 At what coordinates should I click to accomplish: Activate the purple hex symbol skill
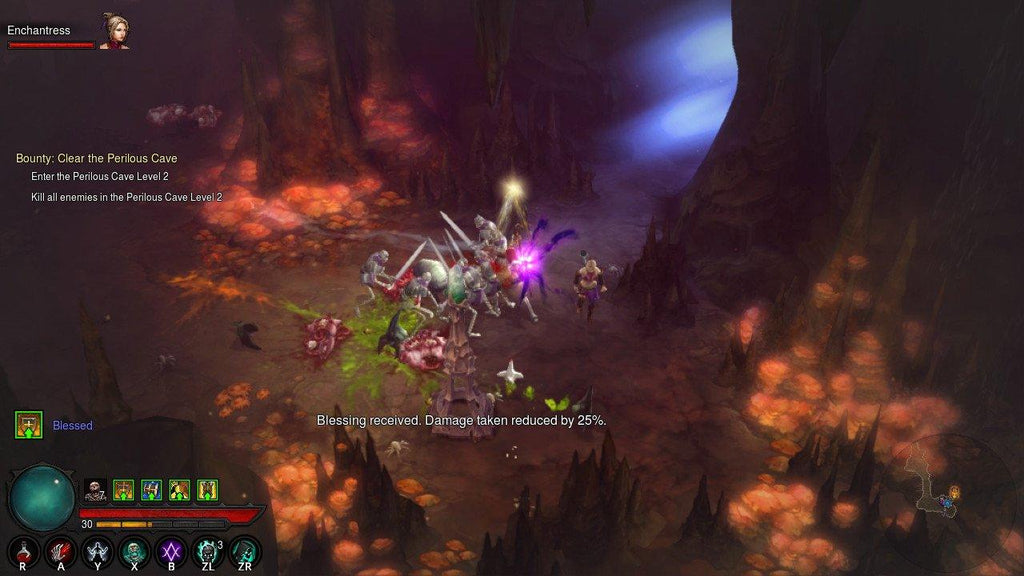pyautogui.click(x=170, y=551)
